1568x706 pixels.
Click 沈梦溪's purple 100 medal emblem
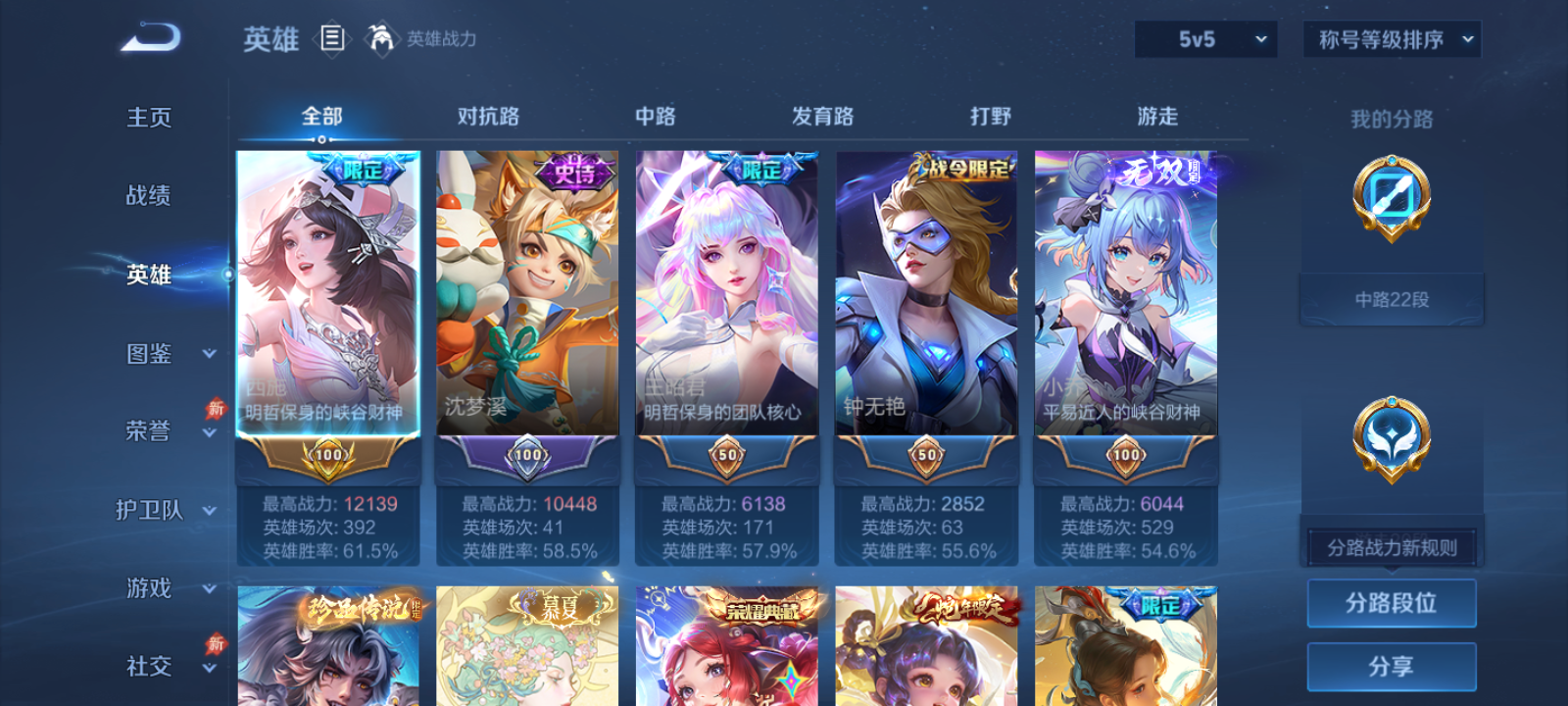coord(529,457)
